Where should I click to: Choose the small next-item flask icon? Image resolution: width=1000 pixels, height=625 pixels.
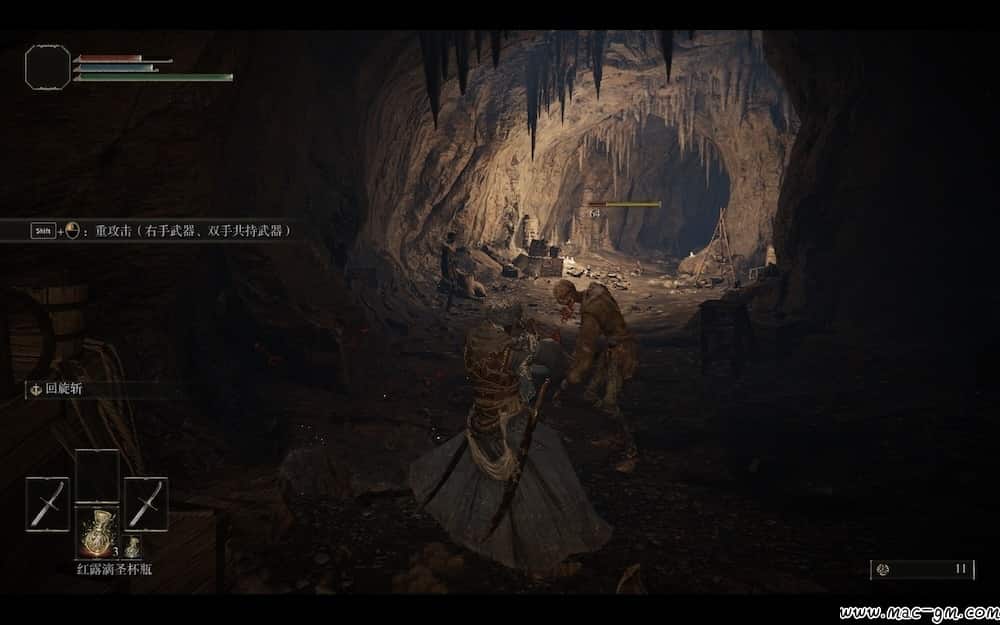(132, 547)
